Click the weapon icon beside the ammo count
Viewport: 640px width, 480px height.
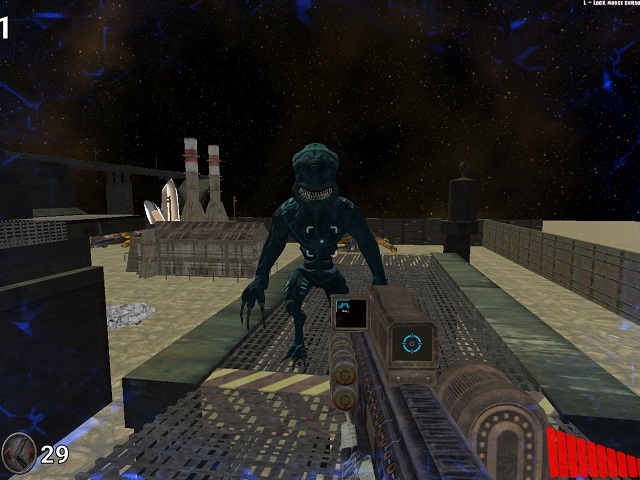19,452
